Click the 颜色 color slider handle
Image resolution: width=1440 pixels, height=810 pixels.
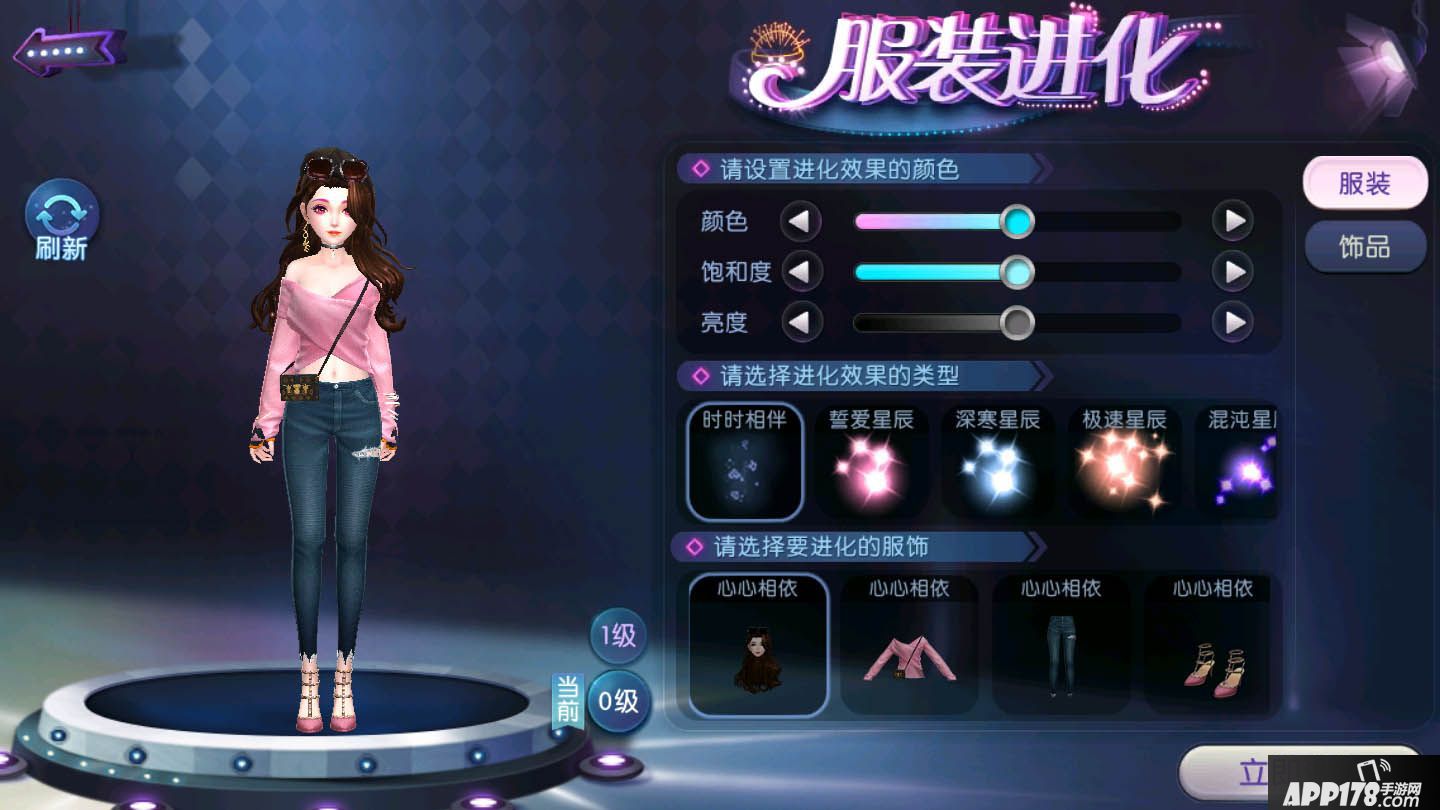click(x=1018, y=222)
